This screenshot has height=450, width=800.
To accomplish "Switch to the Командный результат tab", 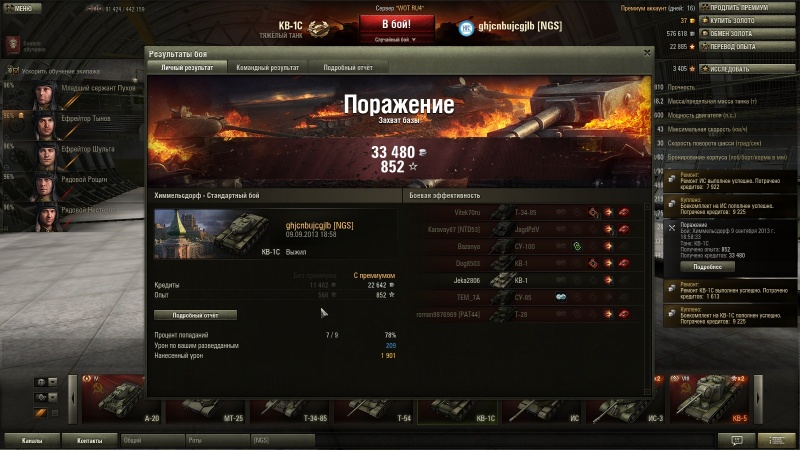I will [267, 67].
